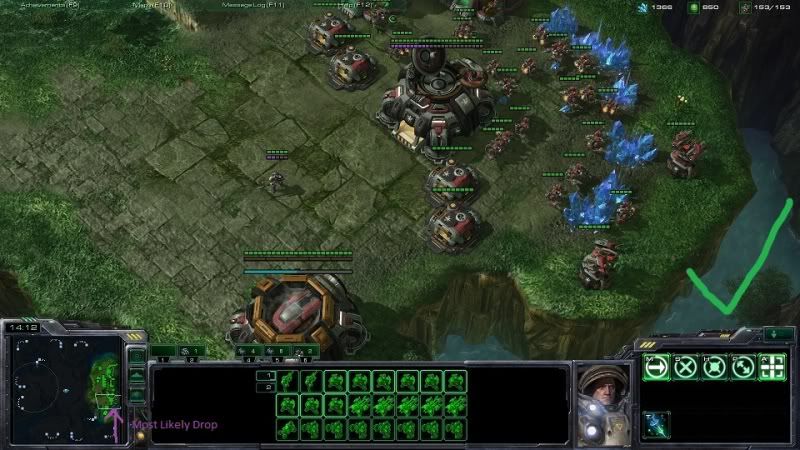
Task: Select control group 2
Action: pyautogui.click(x=190, y=352)
